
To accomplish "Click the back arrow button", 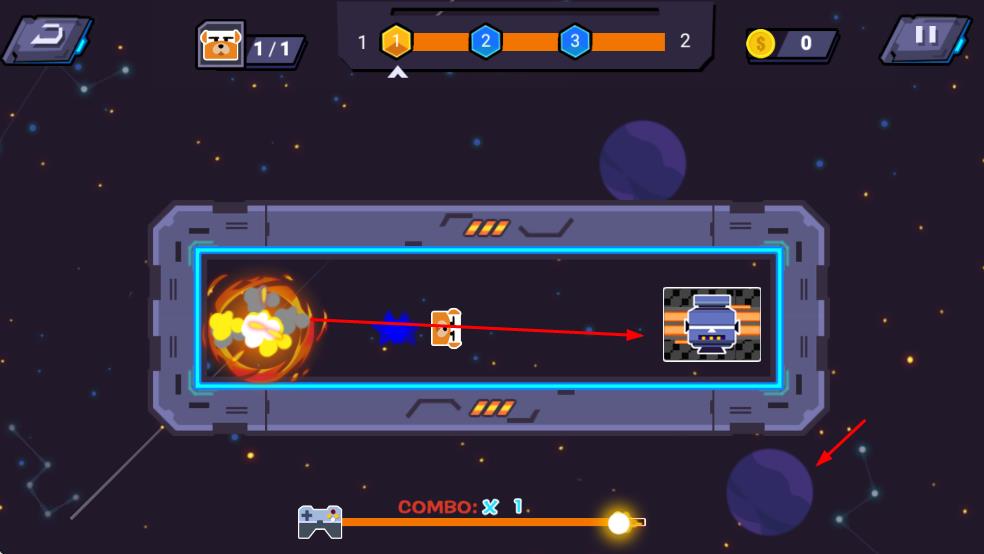I will (x=48, y=39).
